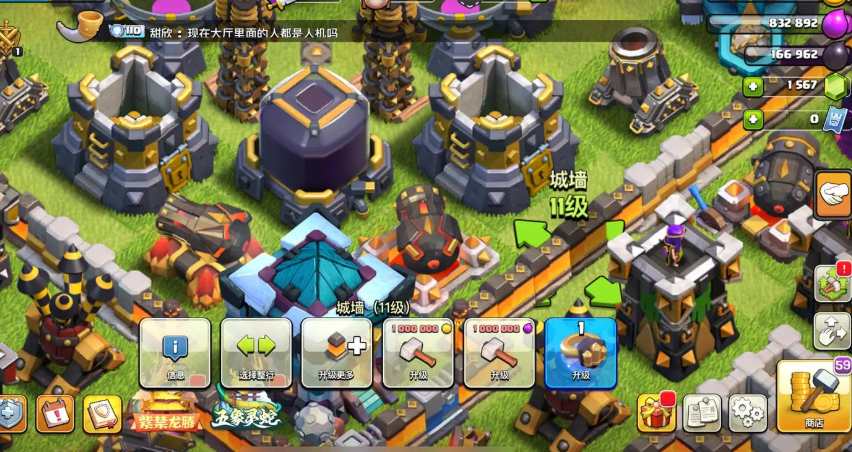Open the shield icon at the bottom left
The height and width of the screenshot is (452, 852).
[x=10, y=414]
